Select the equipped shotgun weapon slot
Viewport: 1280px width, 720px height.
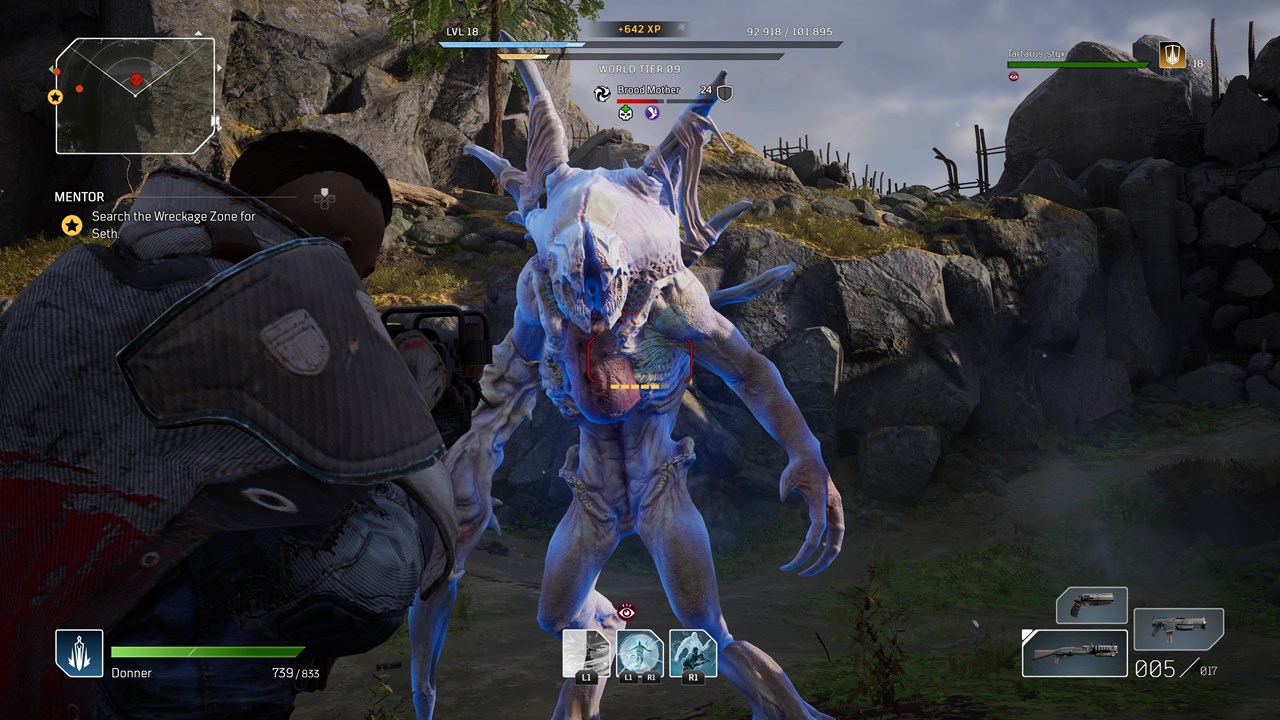click(1075, 653)
